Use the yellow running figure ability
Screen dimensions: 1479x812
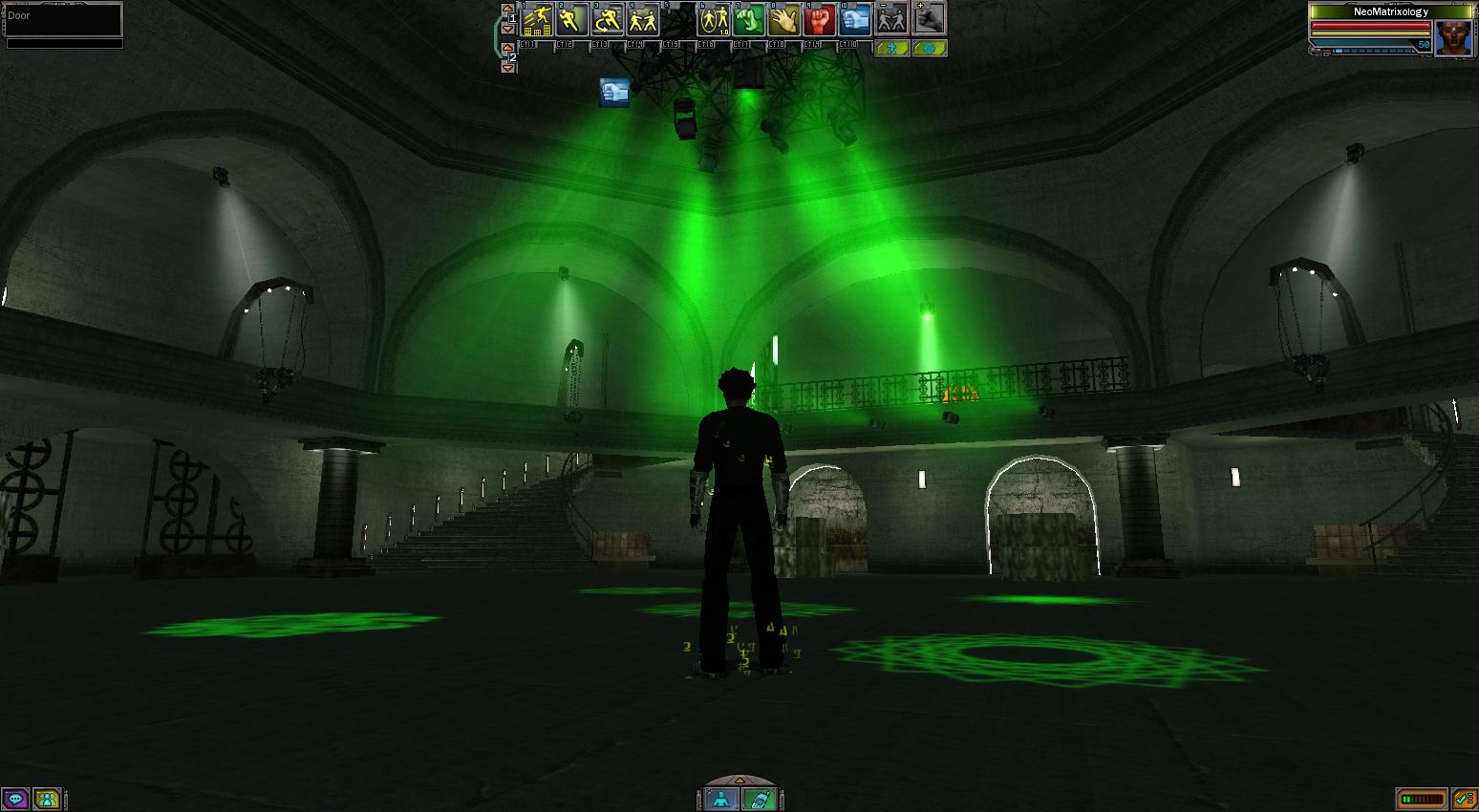pyautogui.click(x=572, y=19)
